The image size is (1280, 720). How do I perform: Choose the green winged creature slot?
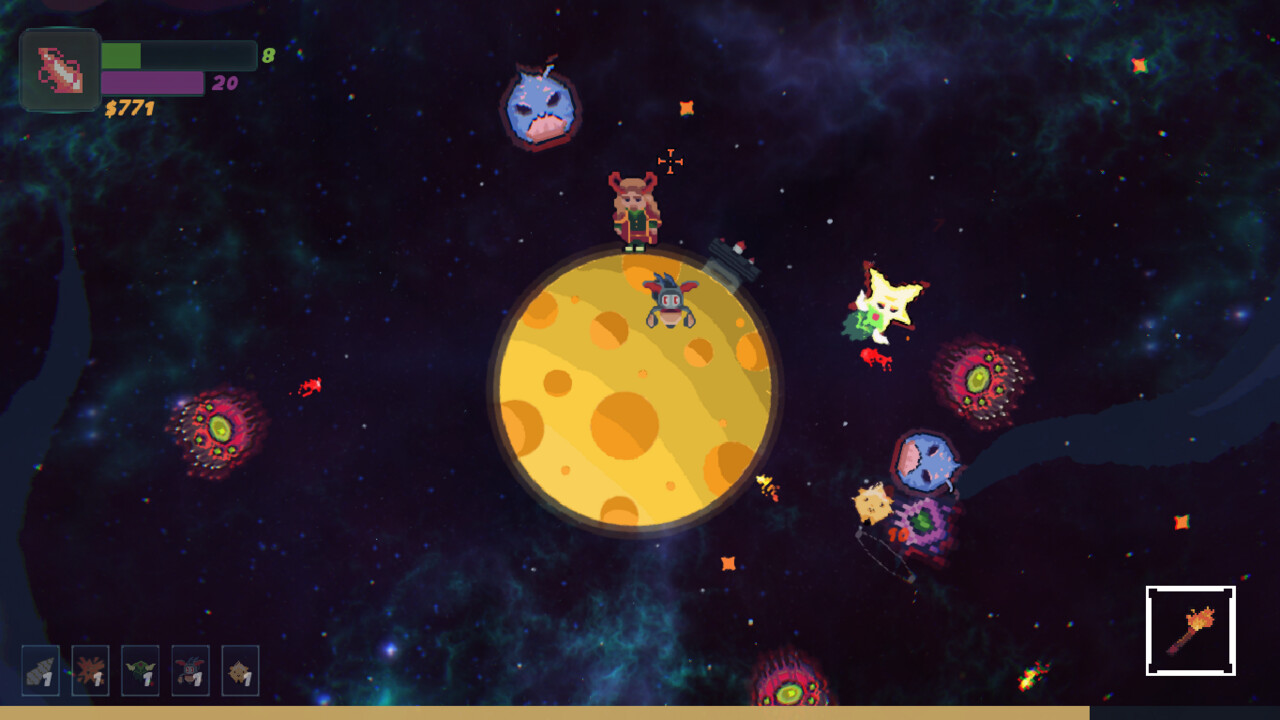click(x=141, y=670)
